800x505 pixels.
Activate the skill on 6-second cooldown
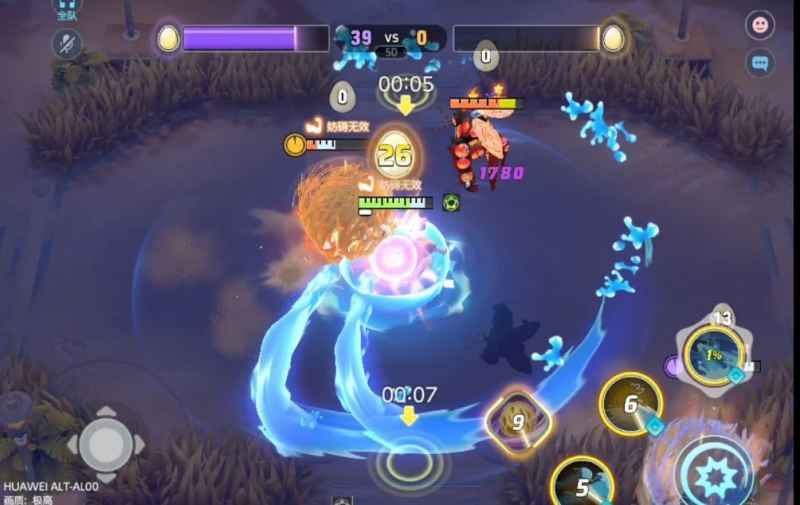(631, 404)
